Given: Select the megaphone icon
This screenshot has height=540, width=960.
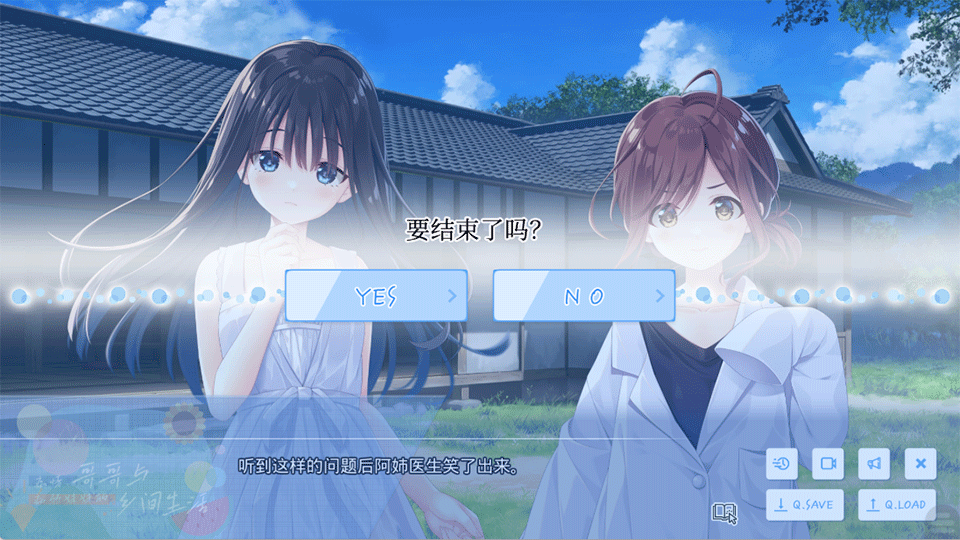Looking at the screenshot, I should (874, 463).
